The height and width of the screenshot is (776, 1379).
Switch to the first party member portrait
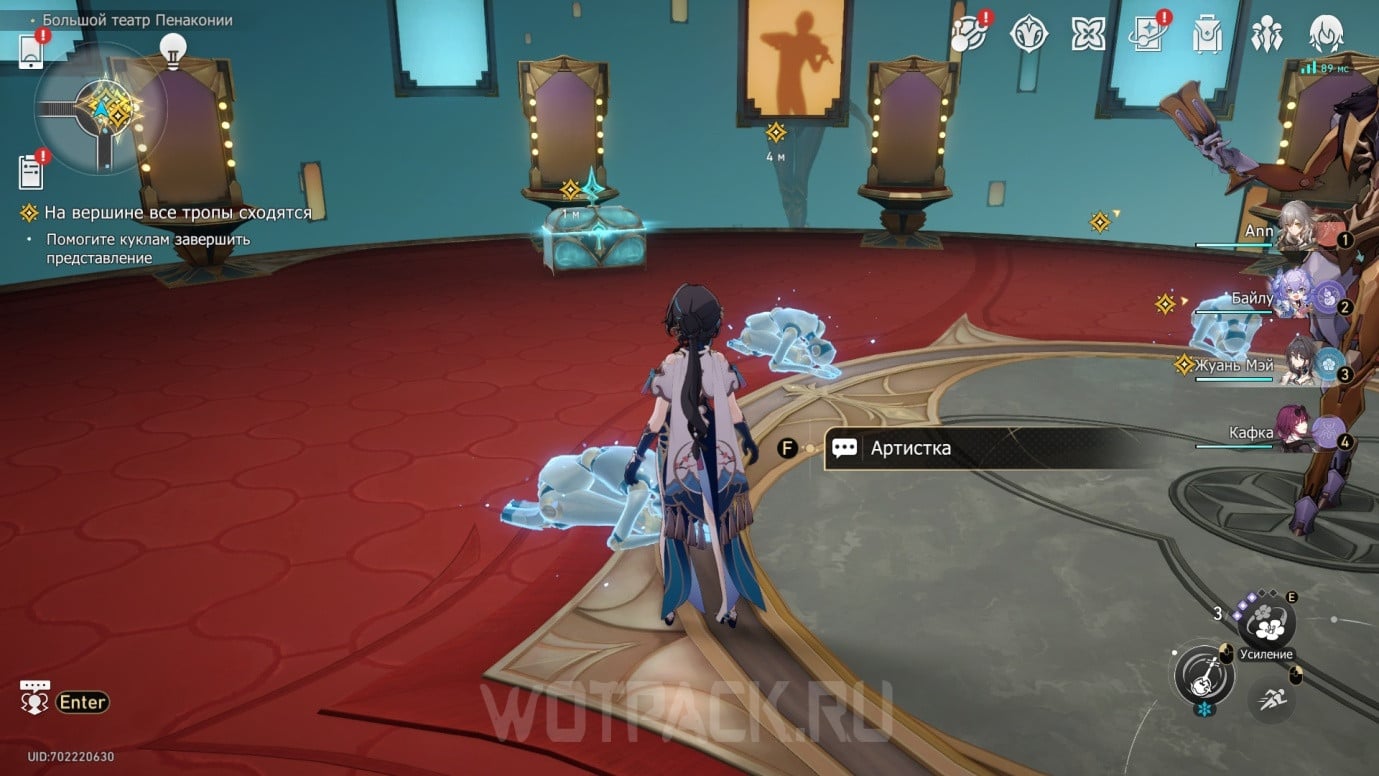point(1298,231)
